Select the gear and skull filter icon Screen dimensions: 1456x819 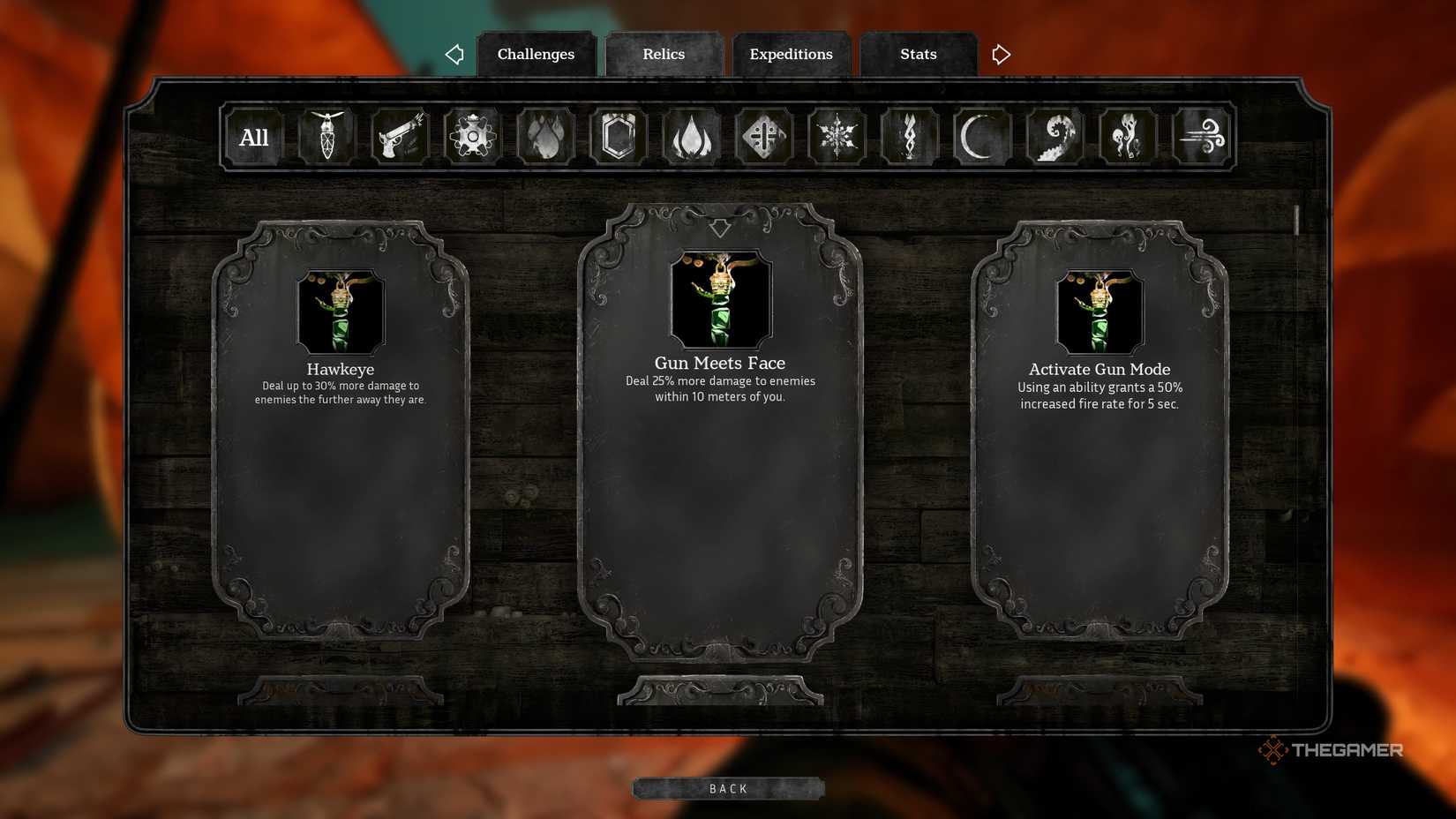472,136
